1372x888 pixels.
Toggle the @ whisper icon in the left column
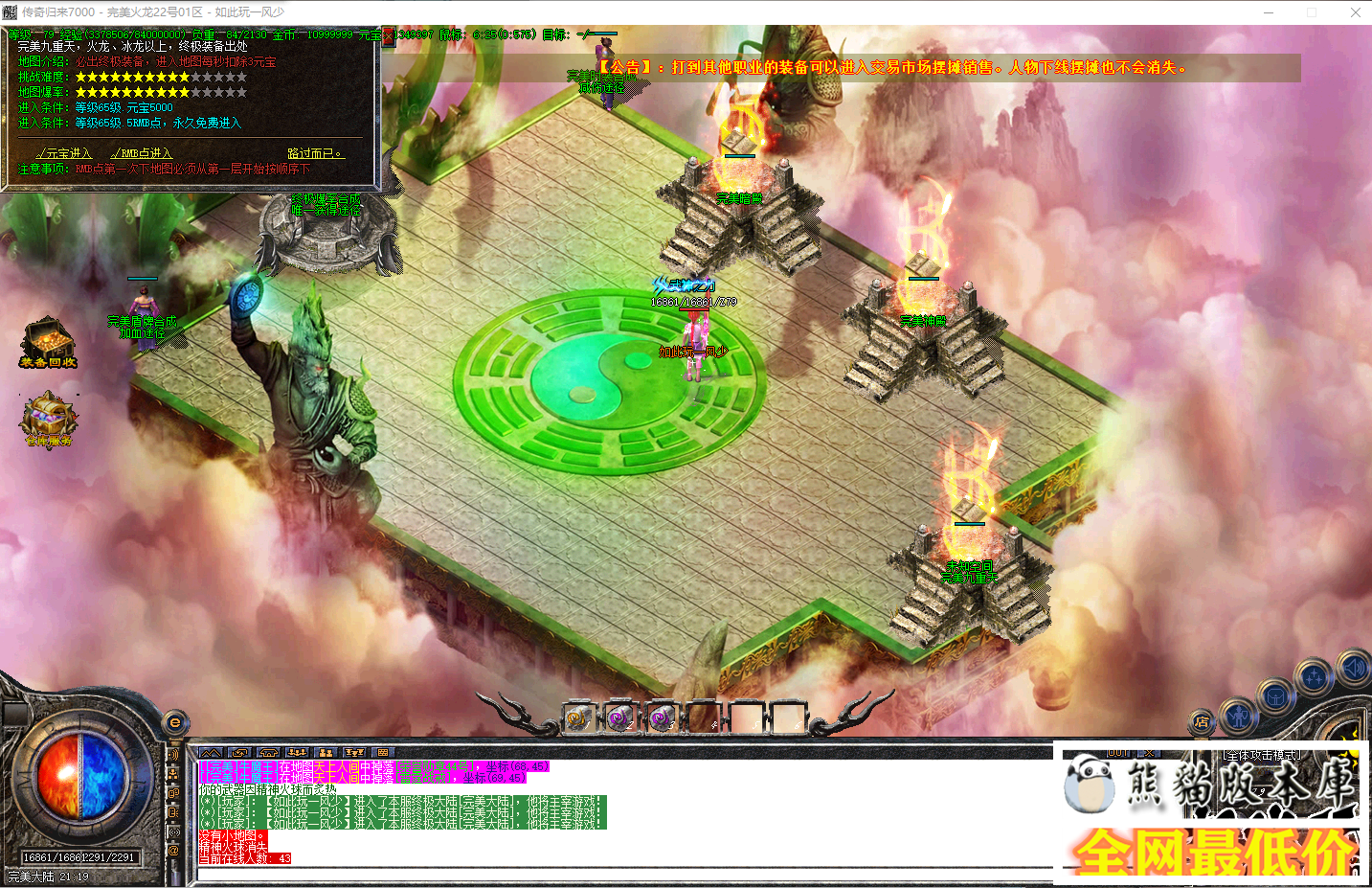click(x=173, y=850)
